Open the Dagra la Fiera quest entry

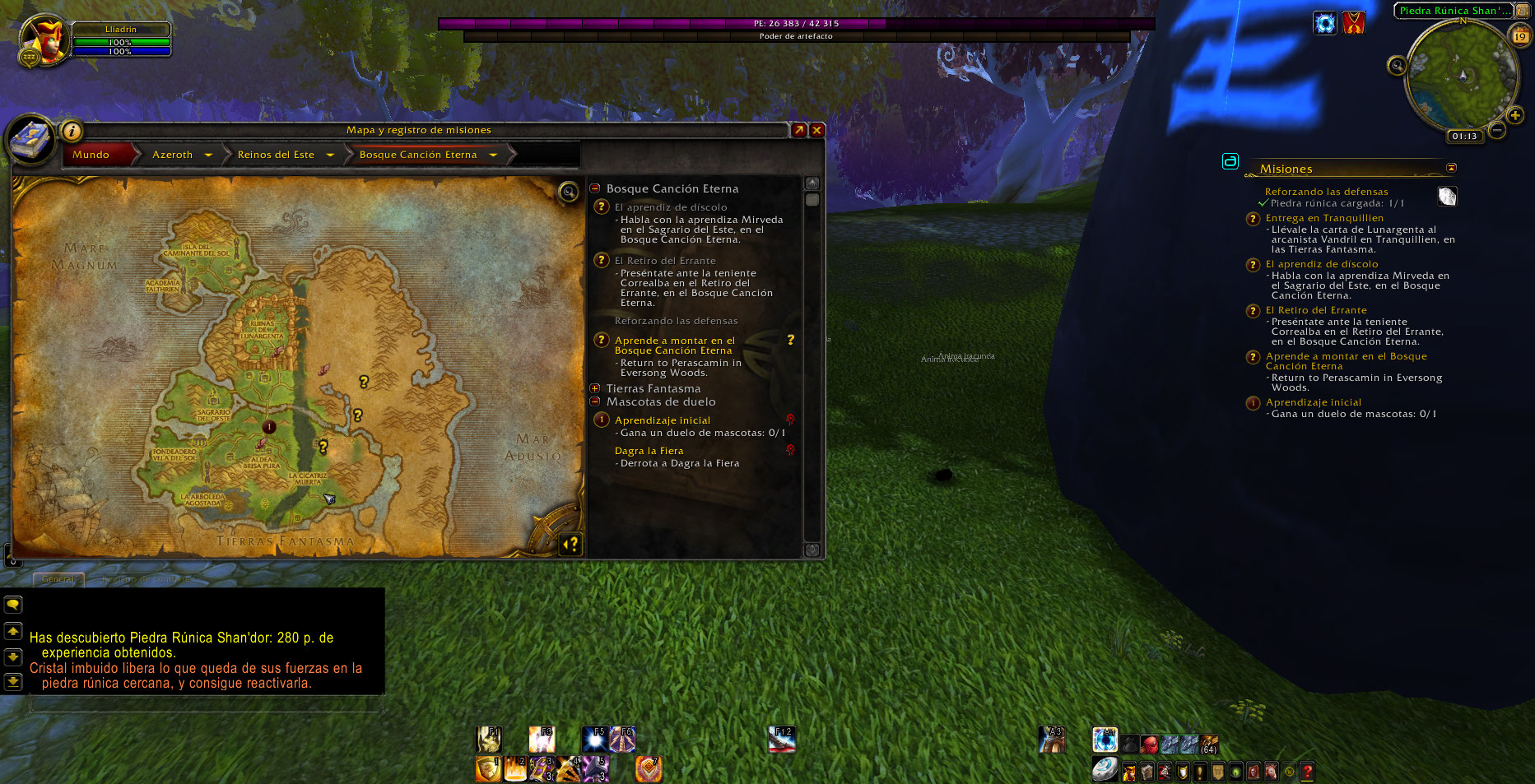649,451
